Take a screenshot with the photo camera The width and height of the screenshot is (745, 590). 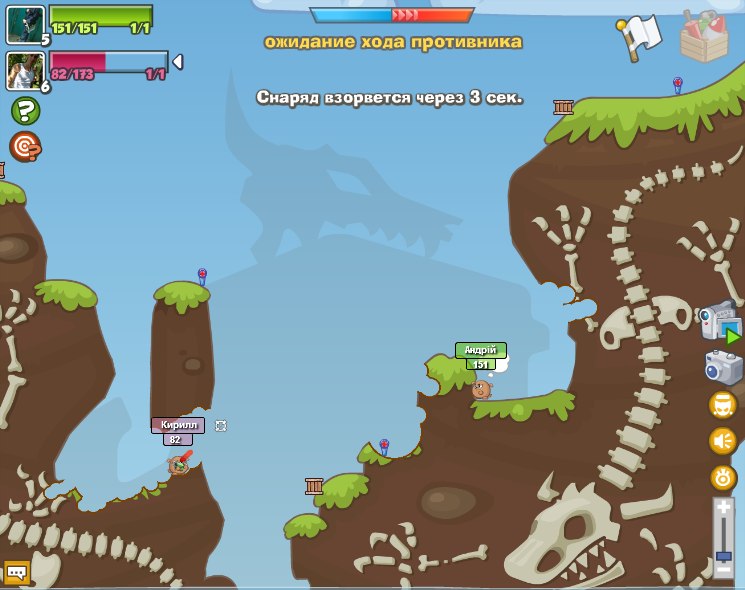coord(724,367)
